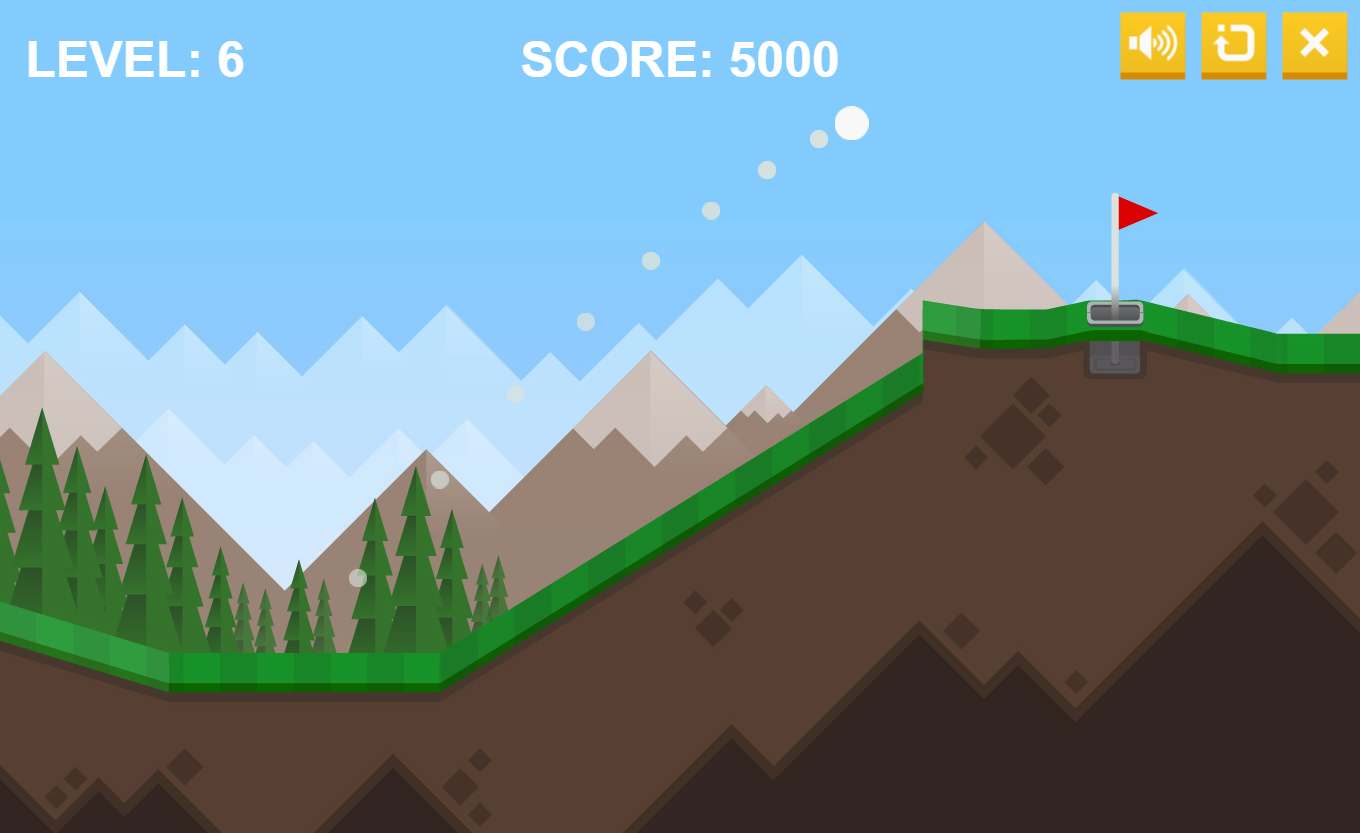Select the SCORE: 5000 display
Screen dimensions: 1360x833
(680, 59)
